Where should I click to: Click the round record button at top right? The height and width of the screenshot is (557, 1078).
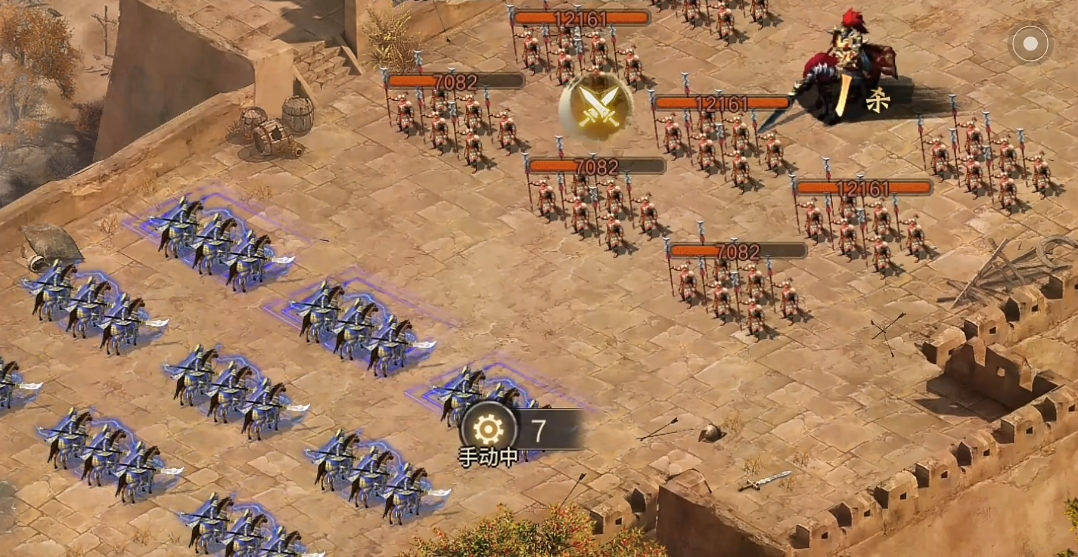click(1029, 44)
